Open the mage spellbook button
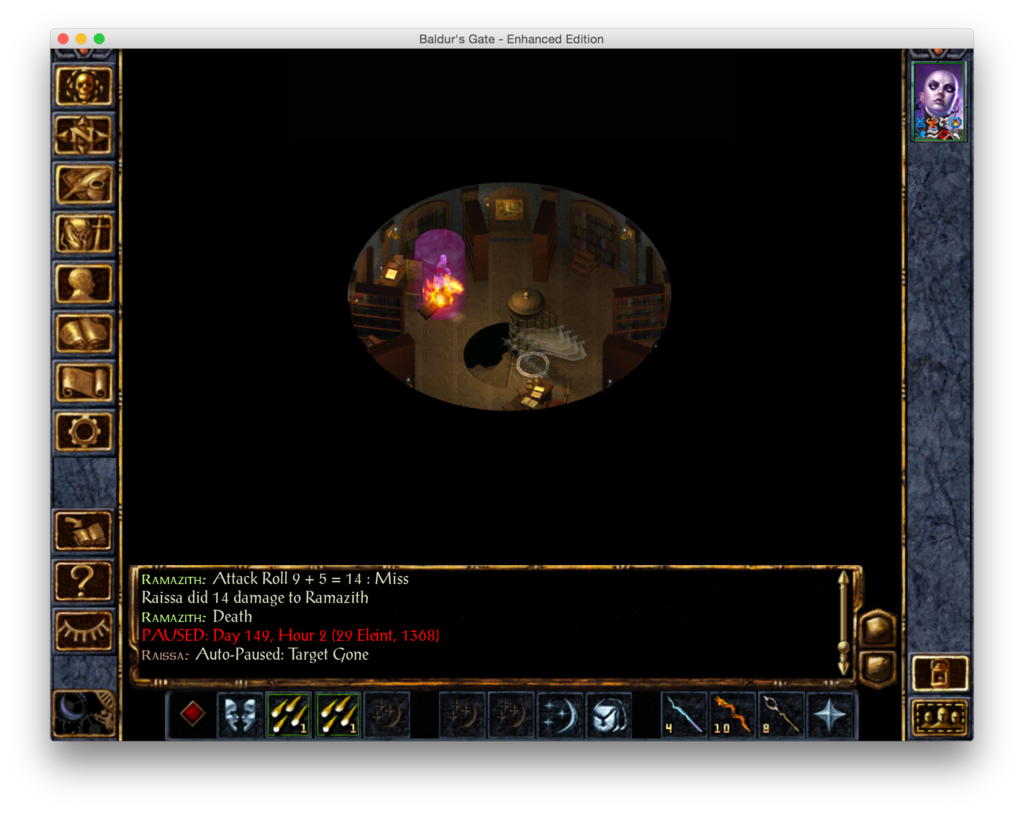 [84, 333]
